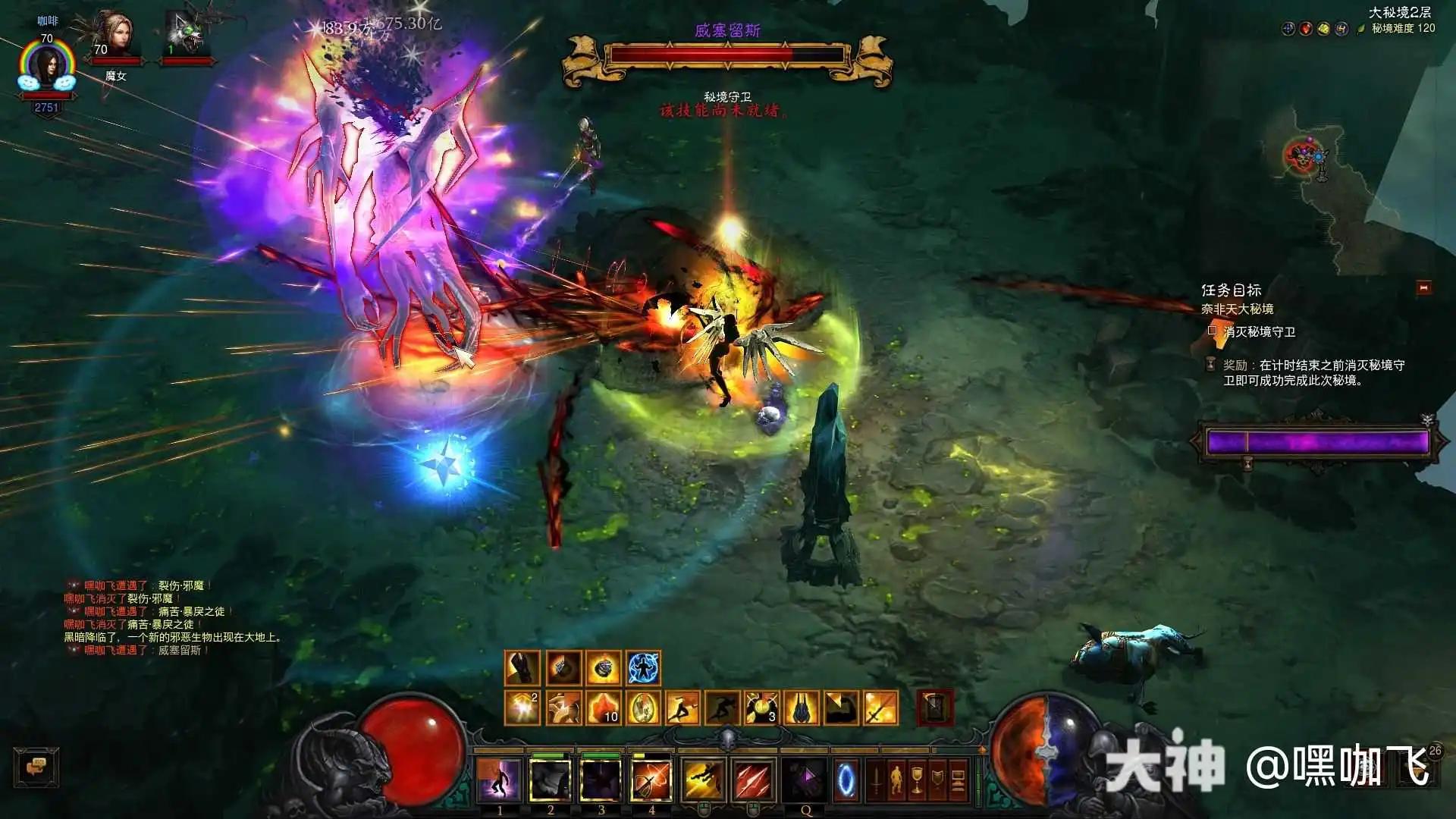Open the game menu computer icon
The width and height of the screenshot is (1456, 819).
pos(958,780)
